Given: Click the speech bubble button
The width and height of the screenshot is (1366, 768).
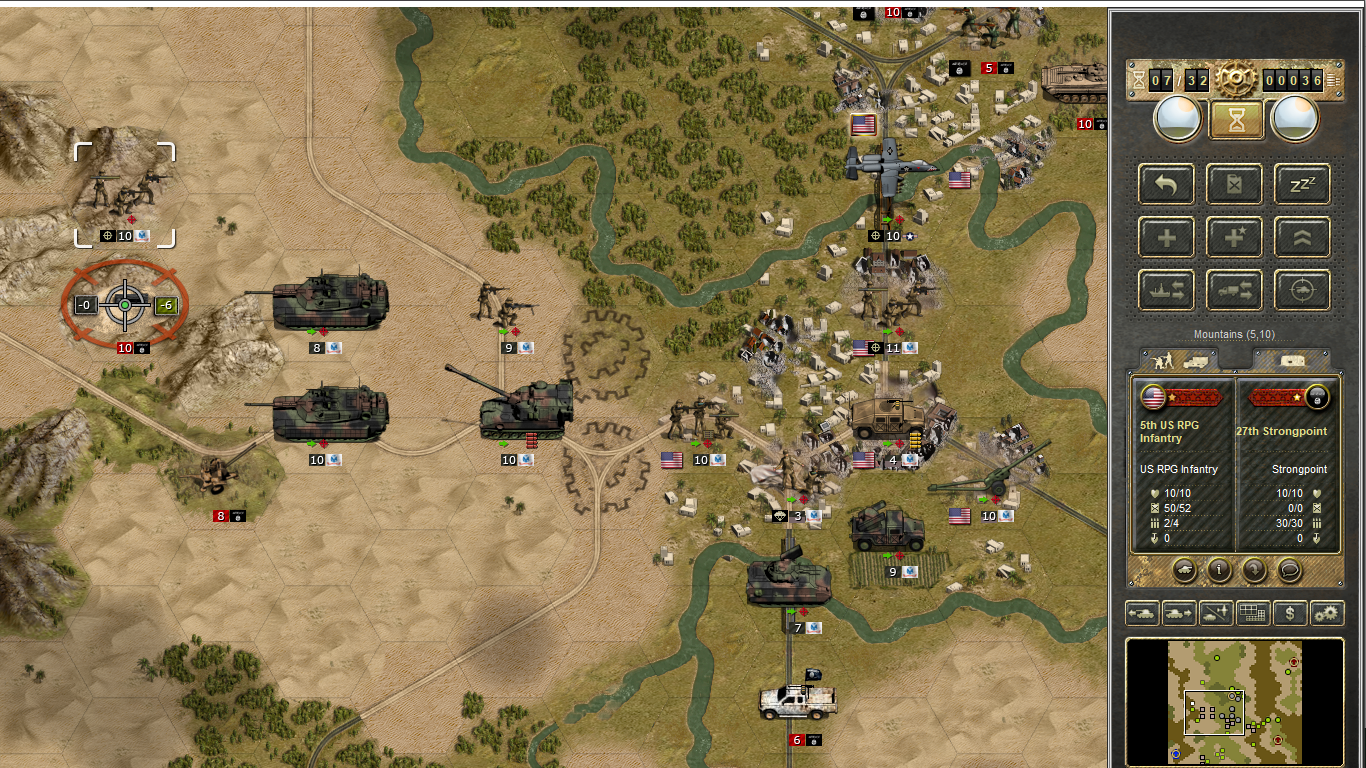Looking at the screenshot, I should click(x=1290, y=570).
